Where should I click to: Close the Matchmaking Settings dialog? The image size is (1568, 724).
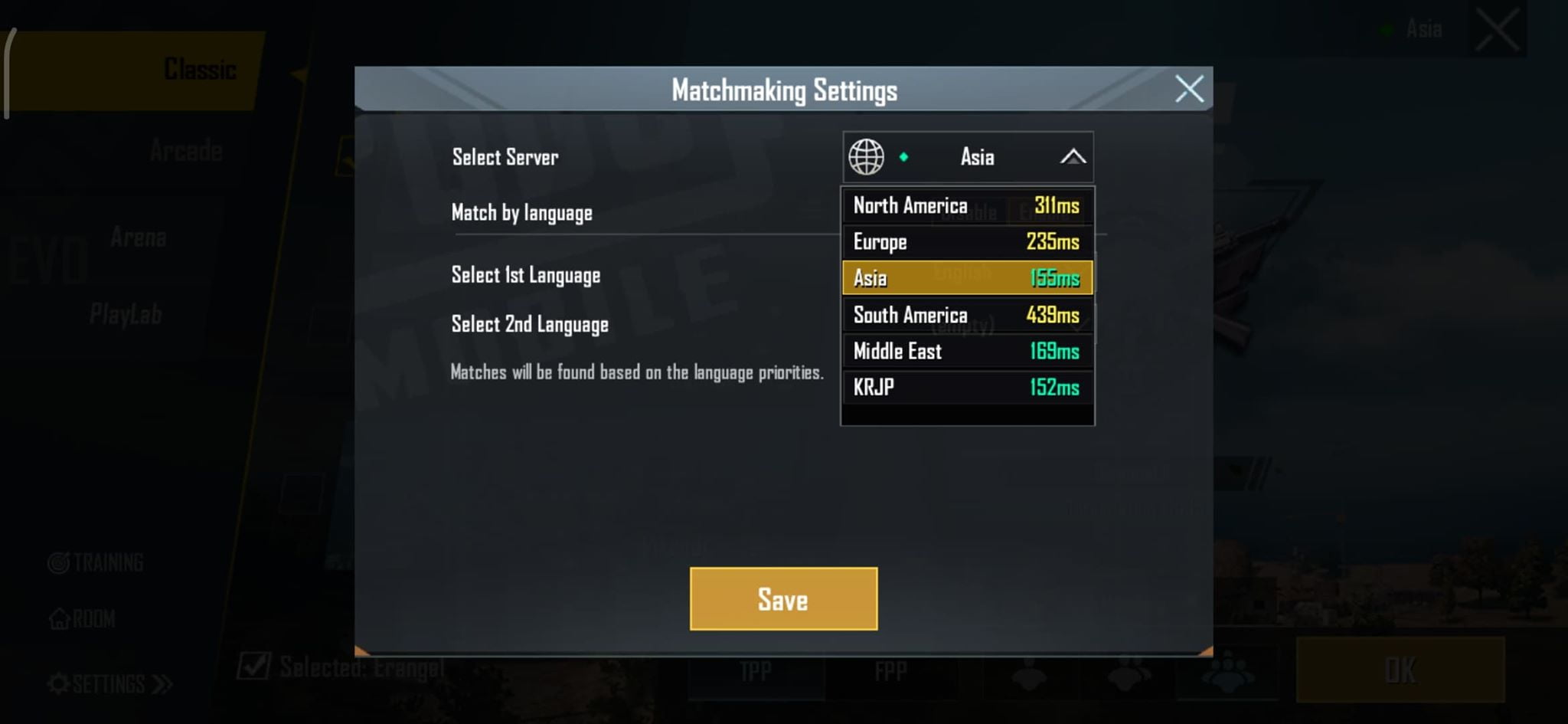tap(1188, 89)
